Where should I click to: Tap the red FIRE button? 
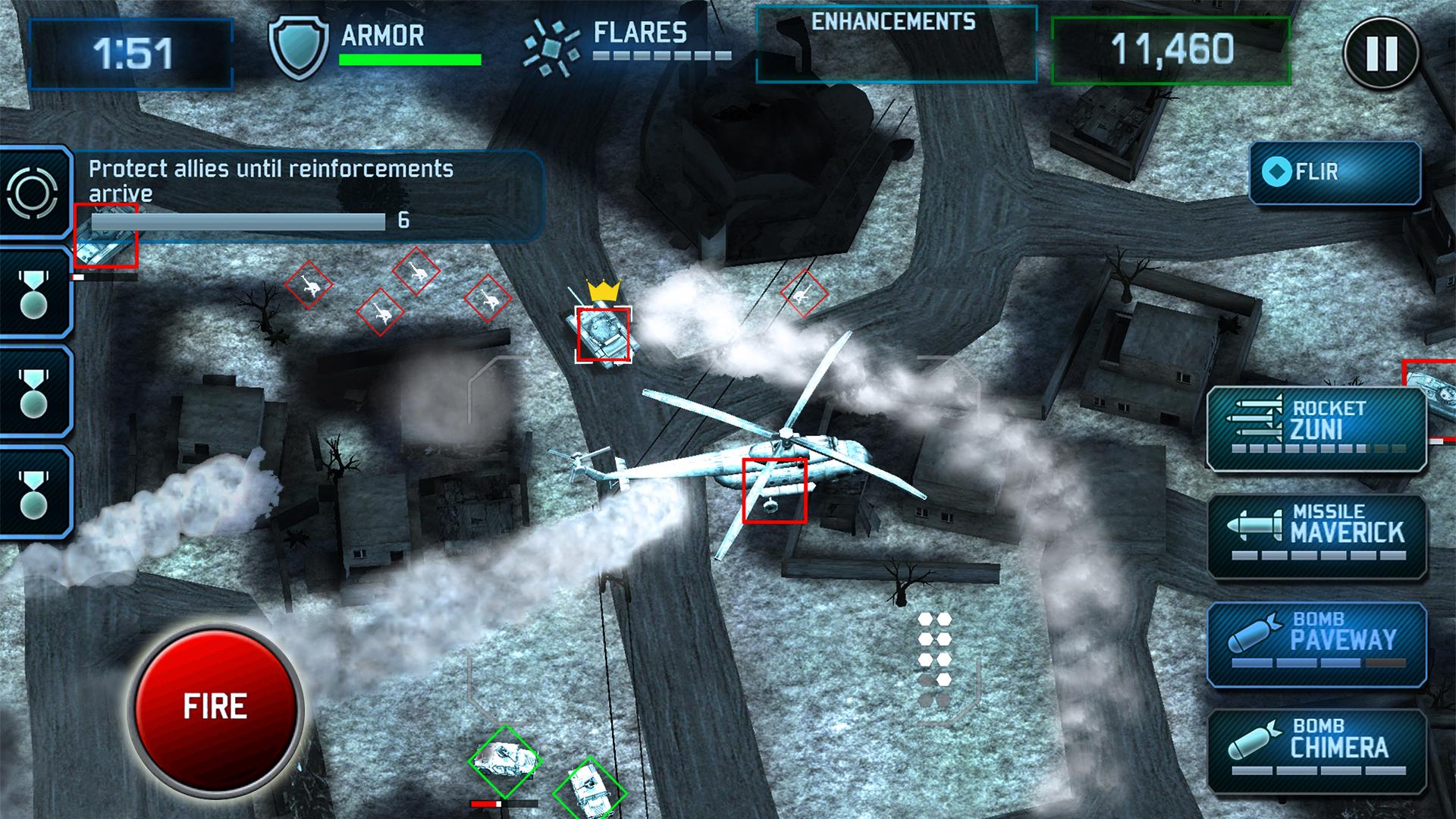tap(215, 707)
